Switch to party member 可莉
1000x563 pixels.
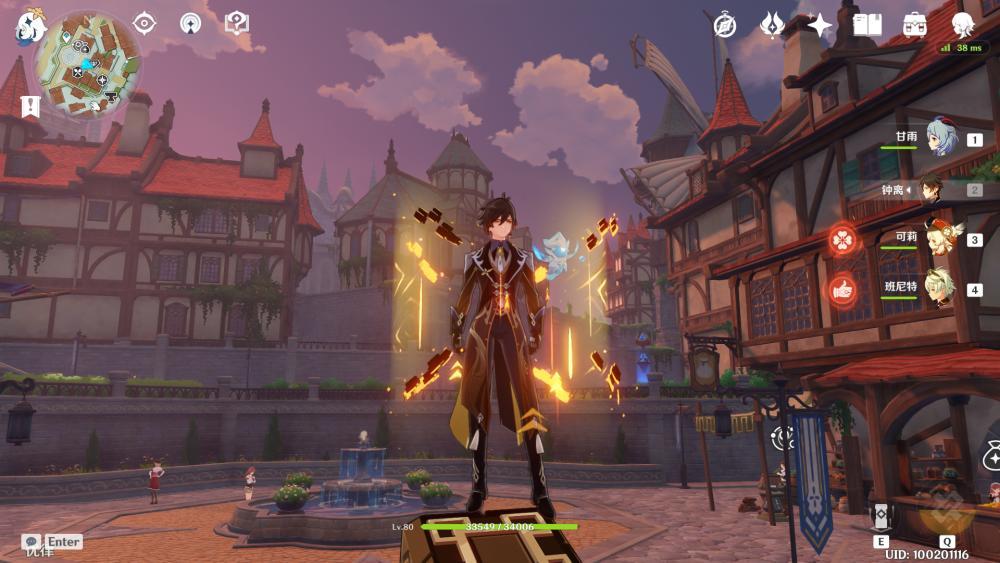tap(940, 239)
